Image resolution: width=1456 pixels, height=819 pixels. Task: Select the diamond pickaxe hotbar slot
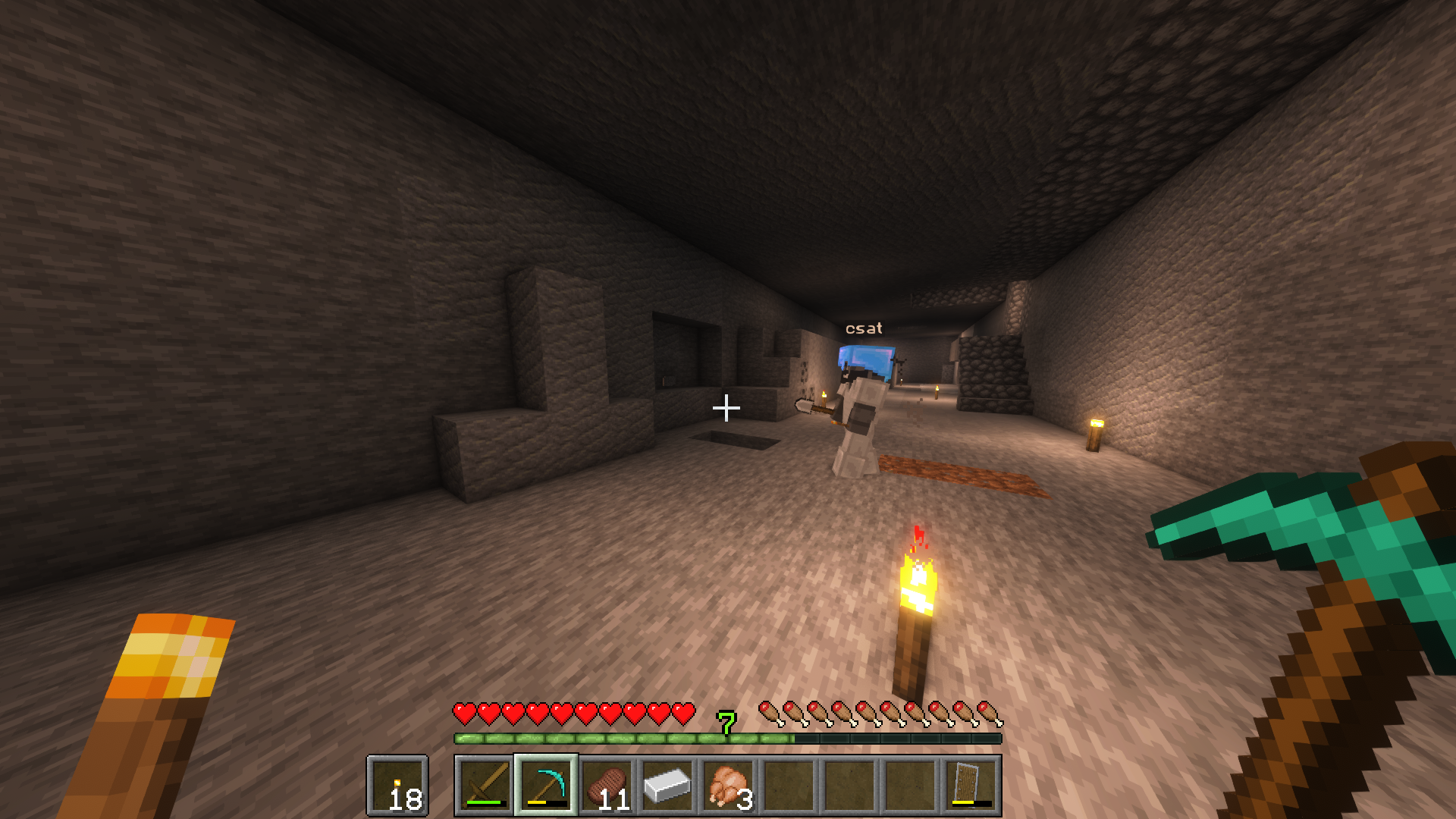tap(546, 785)
